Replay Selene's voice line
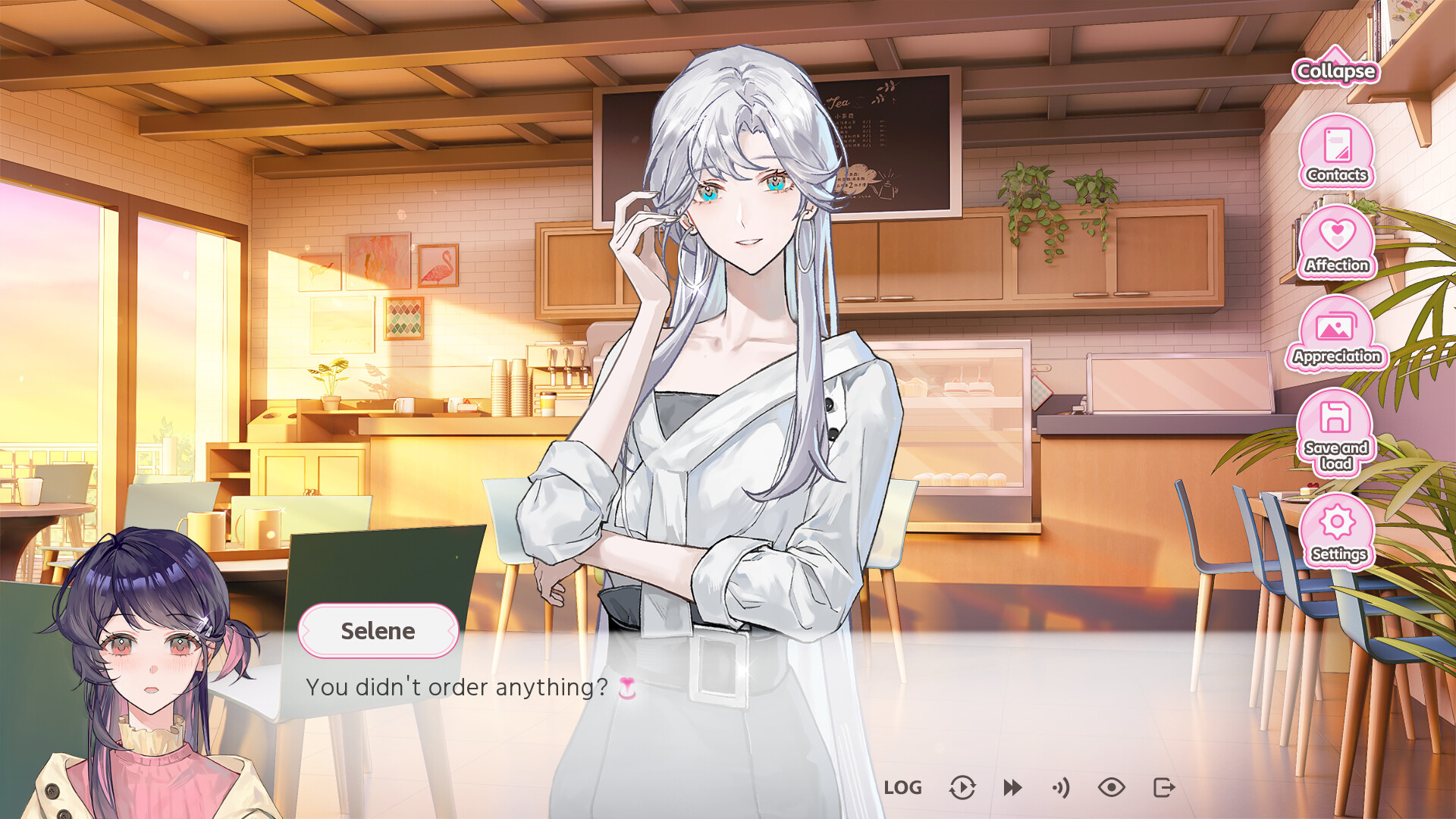 pyautogui.click(x=1060, y=787)
